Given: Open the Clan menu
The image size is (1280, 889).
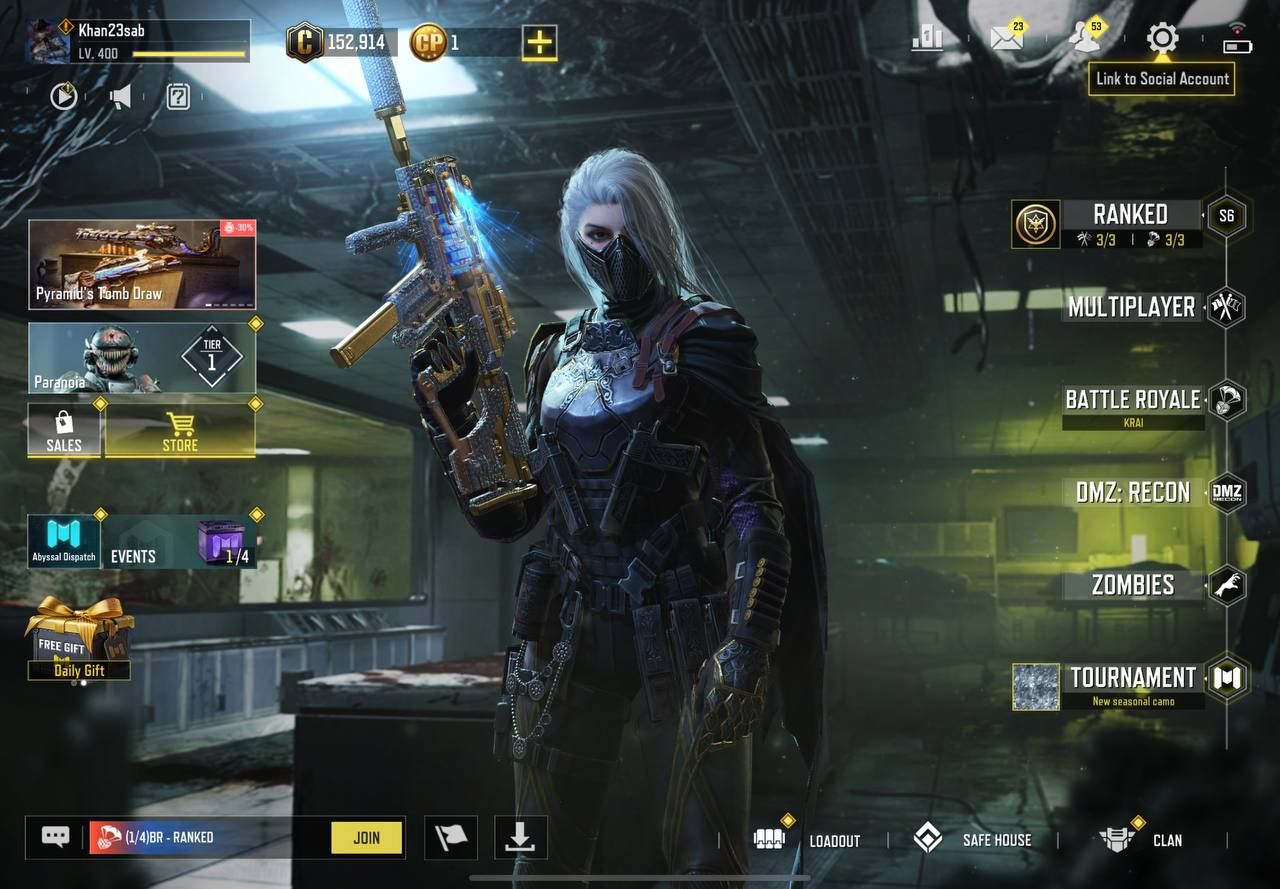Looking at the screenshot, I should (x=1141, y=839).
